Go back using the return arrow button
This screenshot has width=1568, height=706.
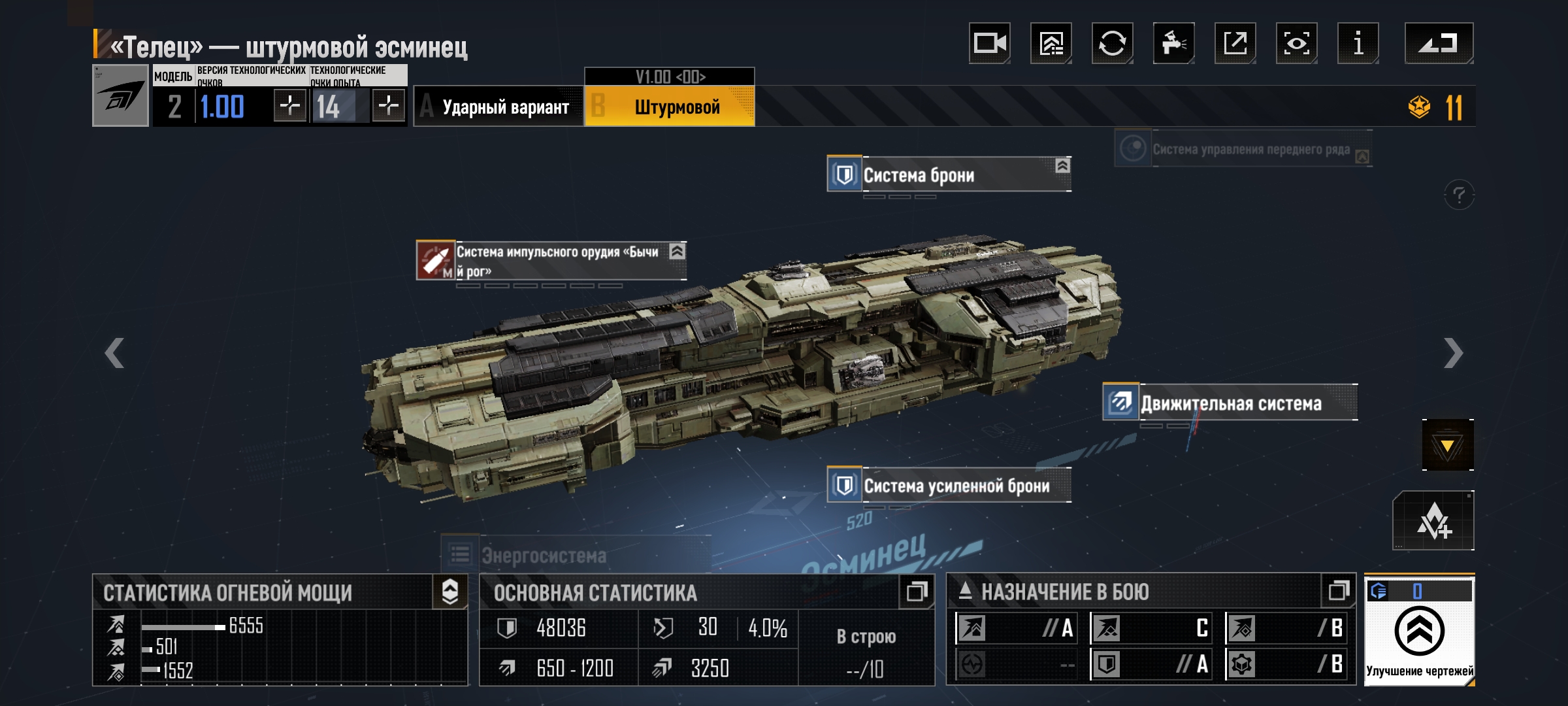coord(1439,43)
